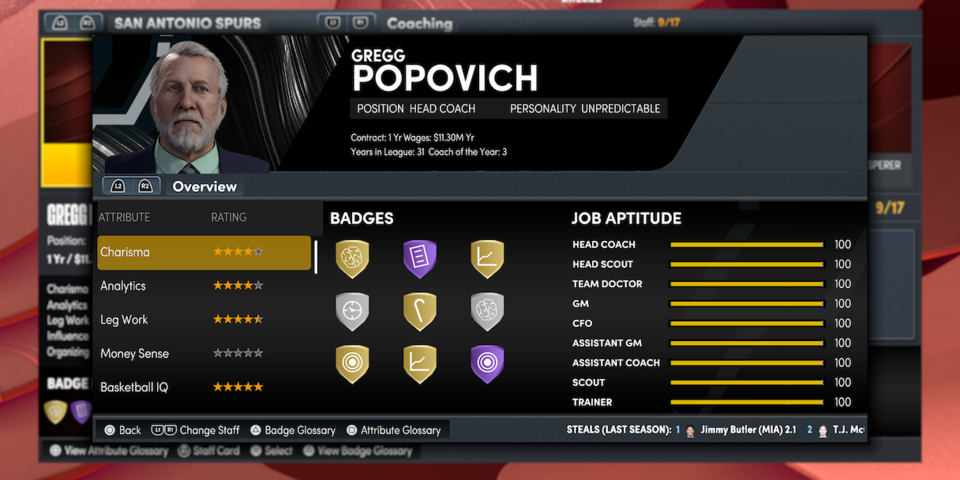View the gold cane badge

click(420, 311)
